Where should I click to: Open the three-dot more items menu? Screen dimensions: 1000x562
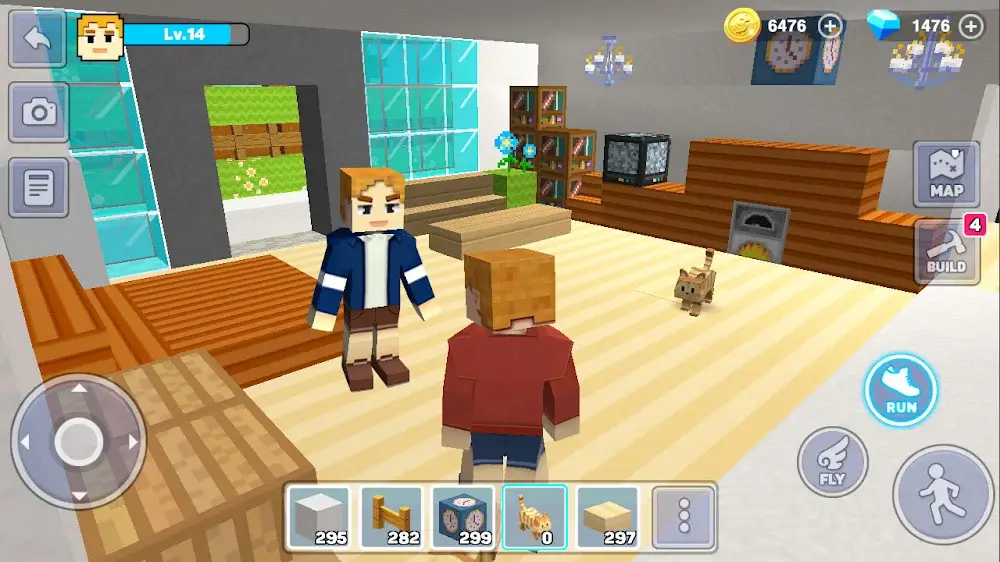coord(684,518)
